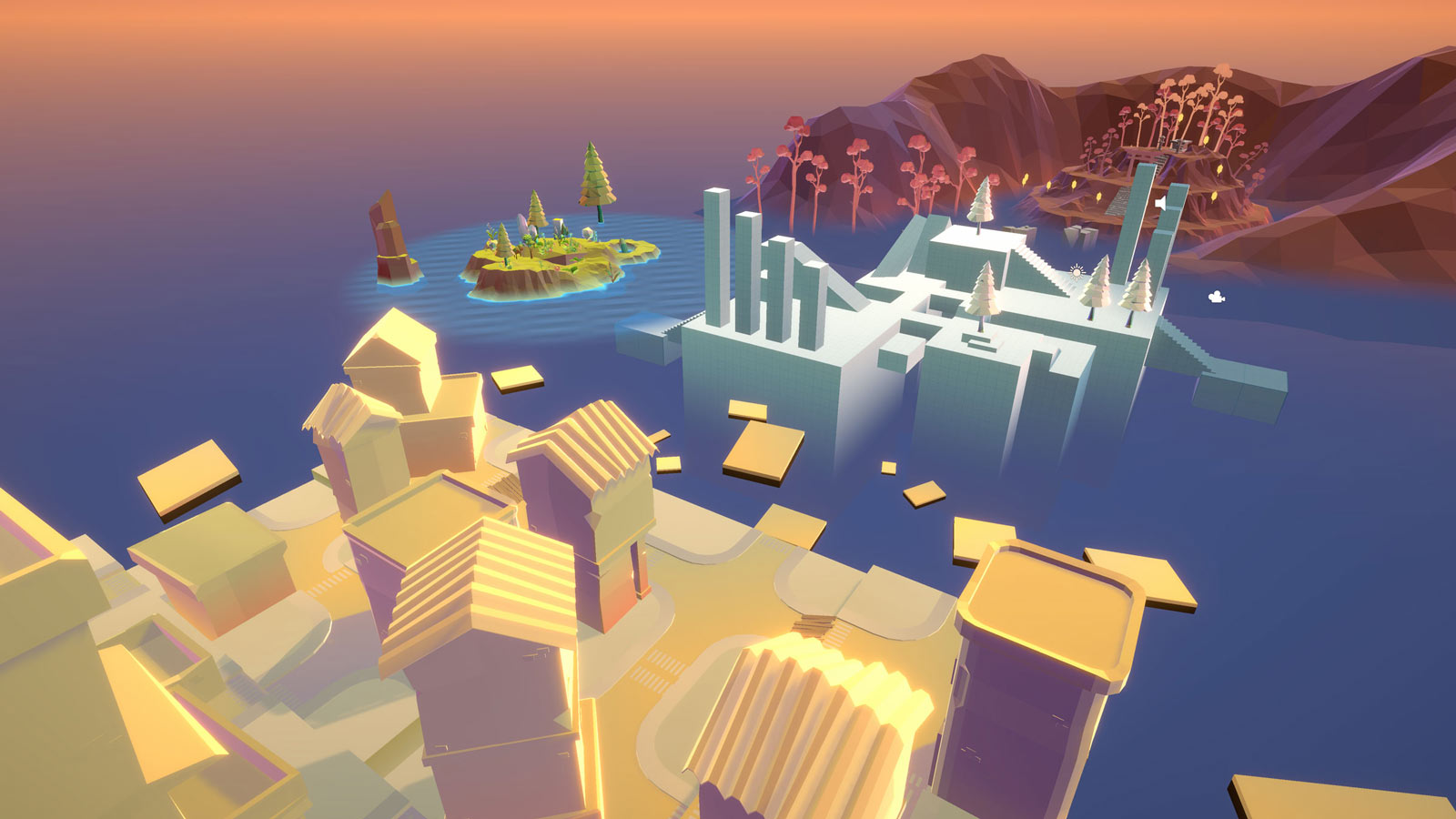Image resolution: width=1456 pixels, height=819 pixels.
Task: Select the movie camera gizmo icon
Action: point(1214,296)
